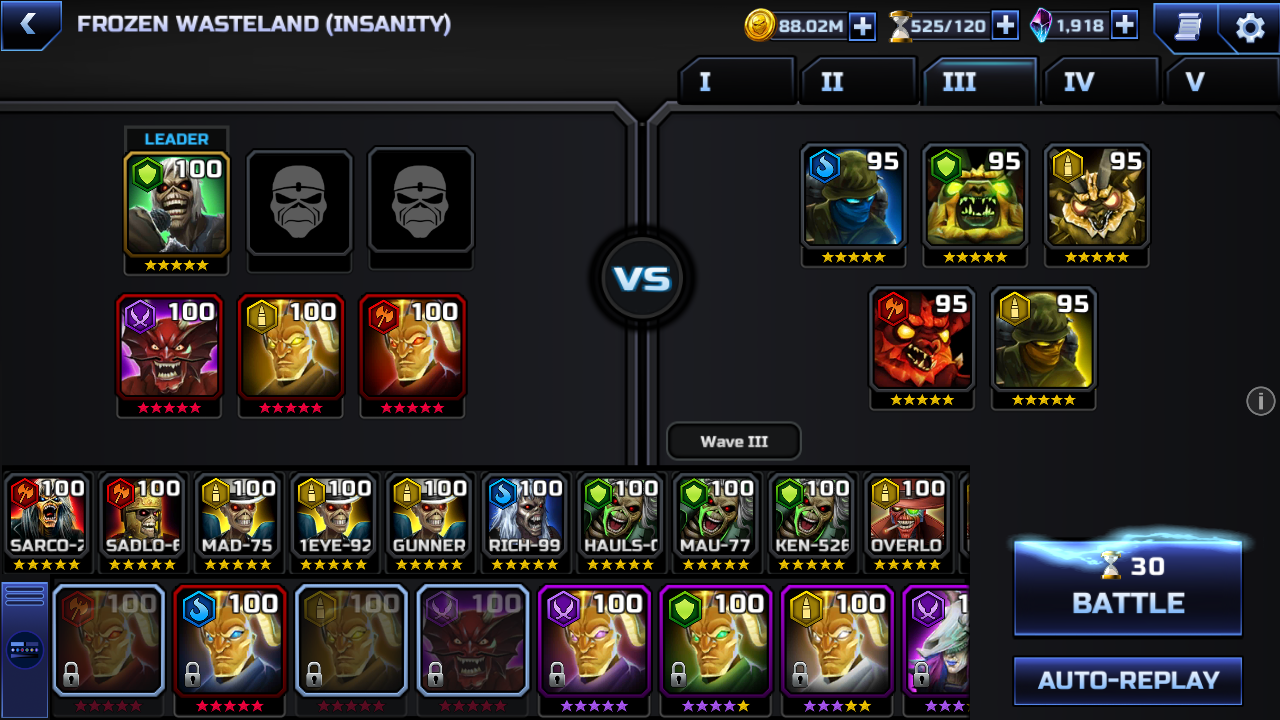
Task: Select the leader Eddie team slot
Action: (x=177, y=204)
